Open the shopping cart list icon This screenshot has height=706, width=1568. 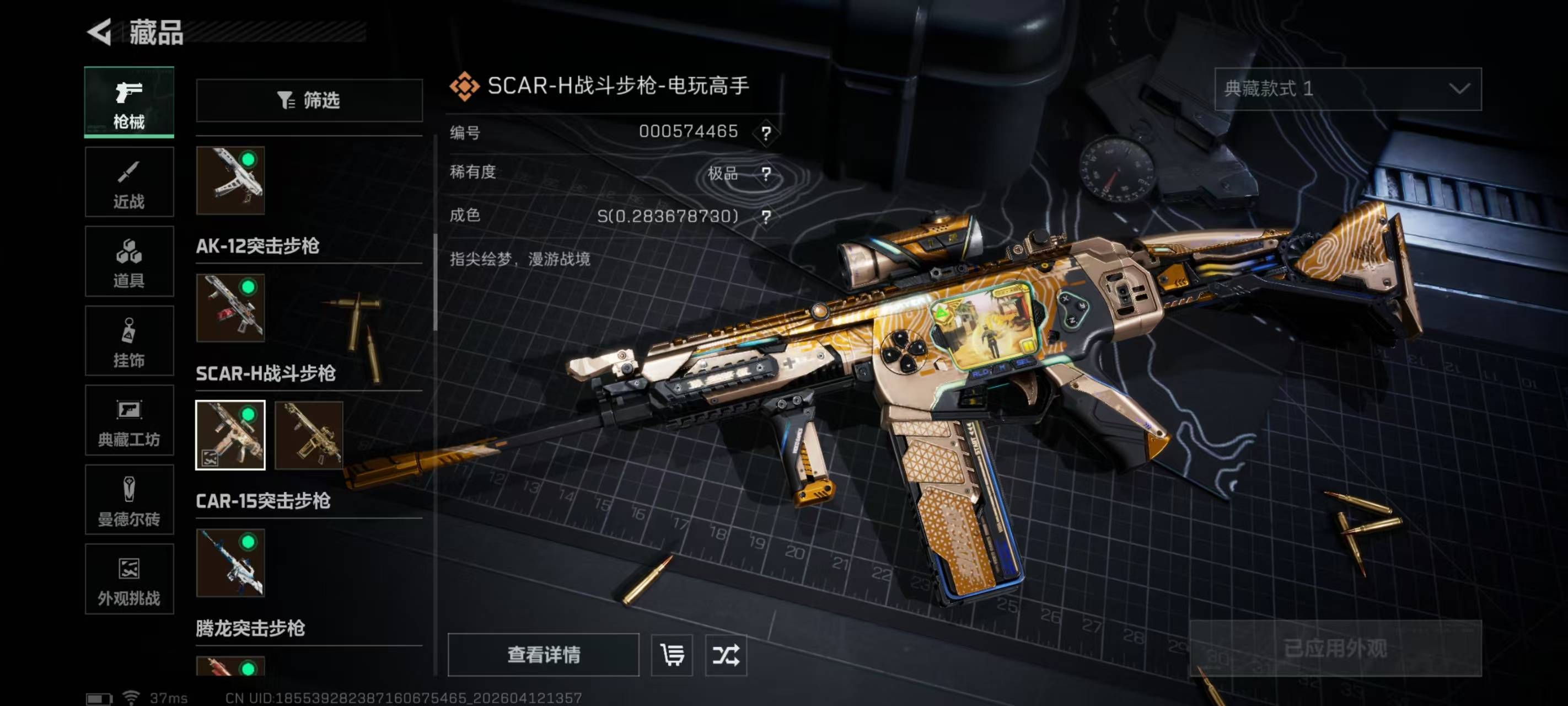coord(672,655)
